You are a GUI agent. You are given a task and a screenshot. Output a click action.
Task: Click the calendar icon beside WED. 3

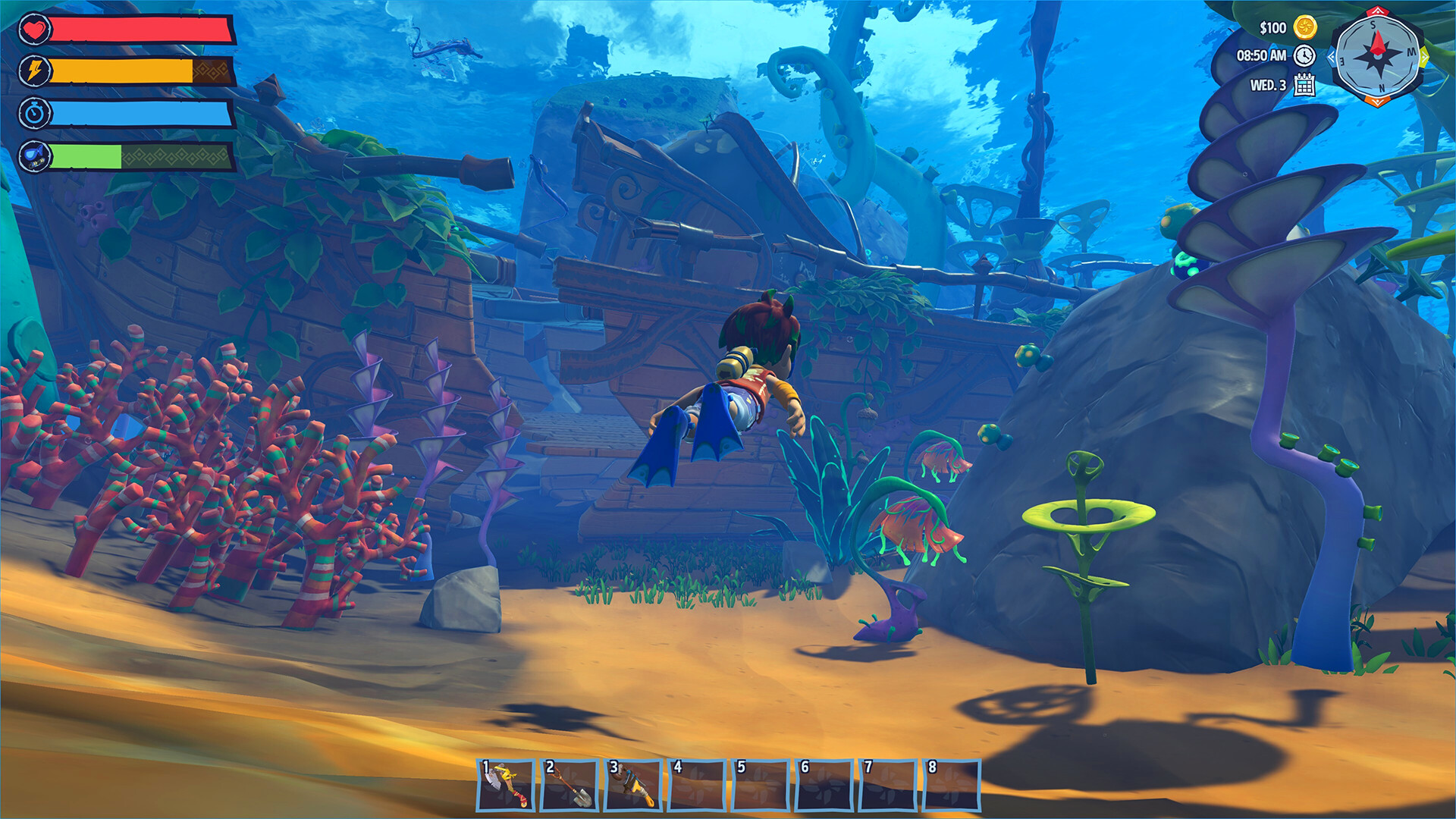[1304, 86]
